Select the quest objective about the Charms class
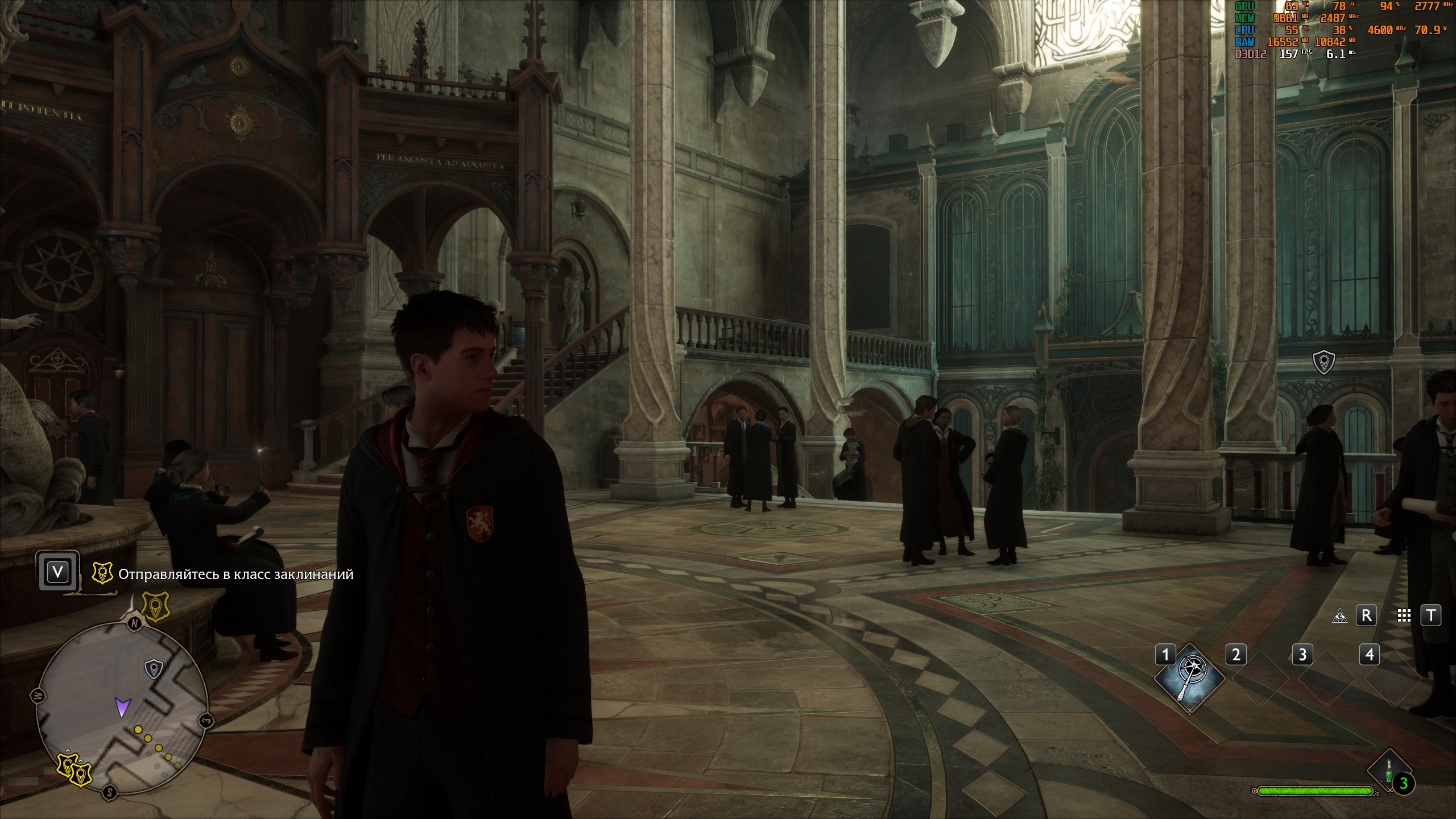This screenshot has height=819, width=1456. click(236, 574)
